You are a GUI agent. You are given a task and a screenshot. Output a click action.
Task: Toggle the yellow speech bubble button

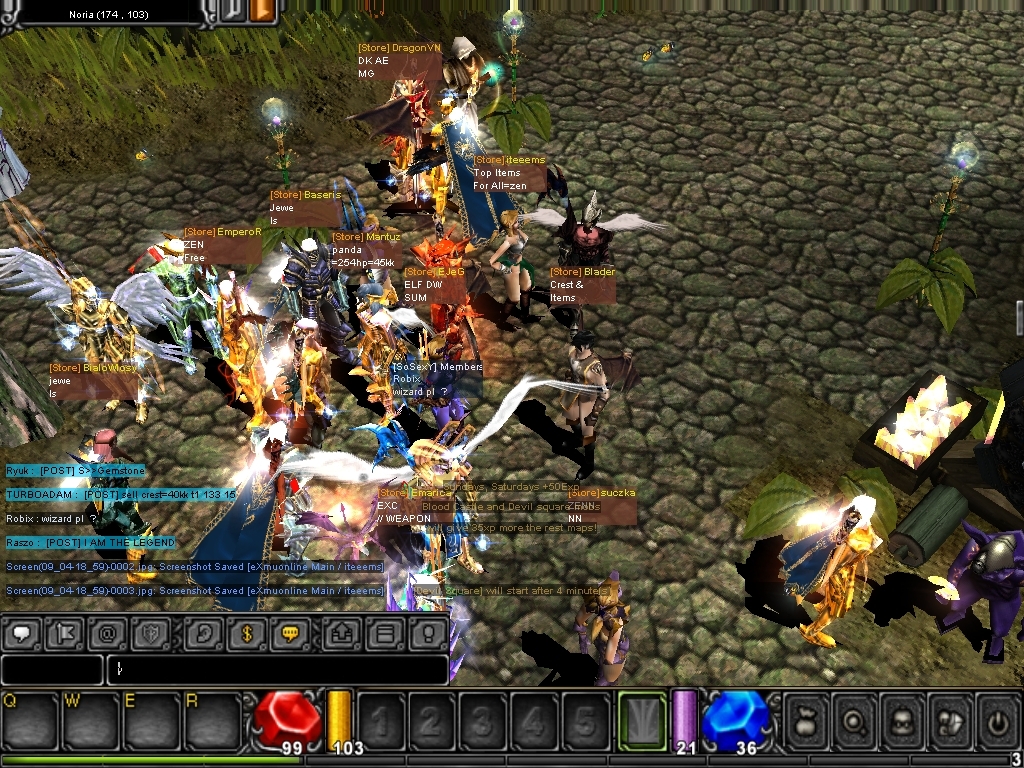pos(290,633)
